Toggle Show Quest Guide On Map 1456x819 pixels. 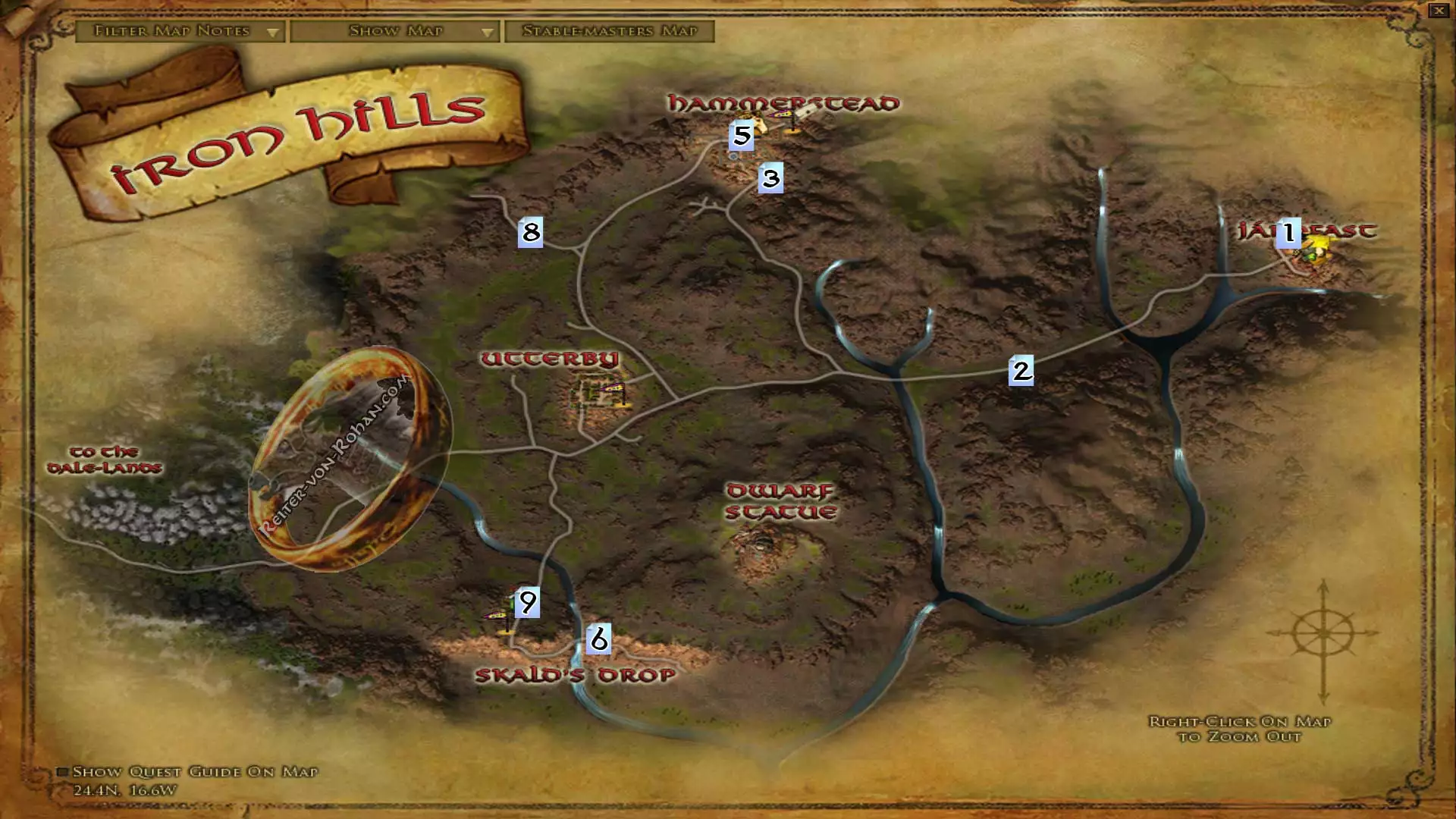click(x=63, y=772)
